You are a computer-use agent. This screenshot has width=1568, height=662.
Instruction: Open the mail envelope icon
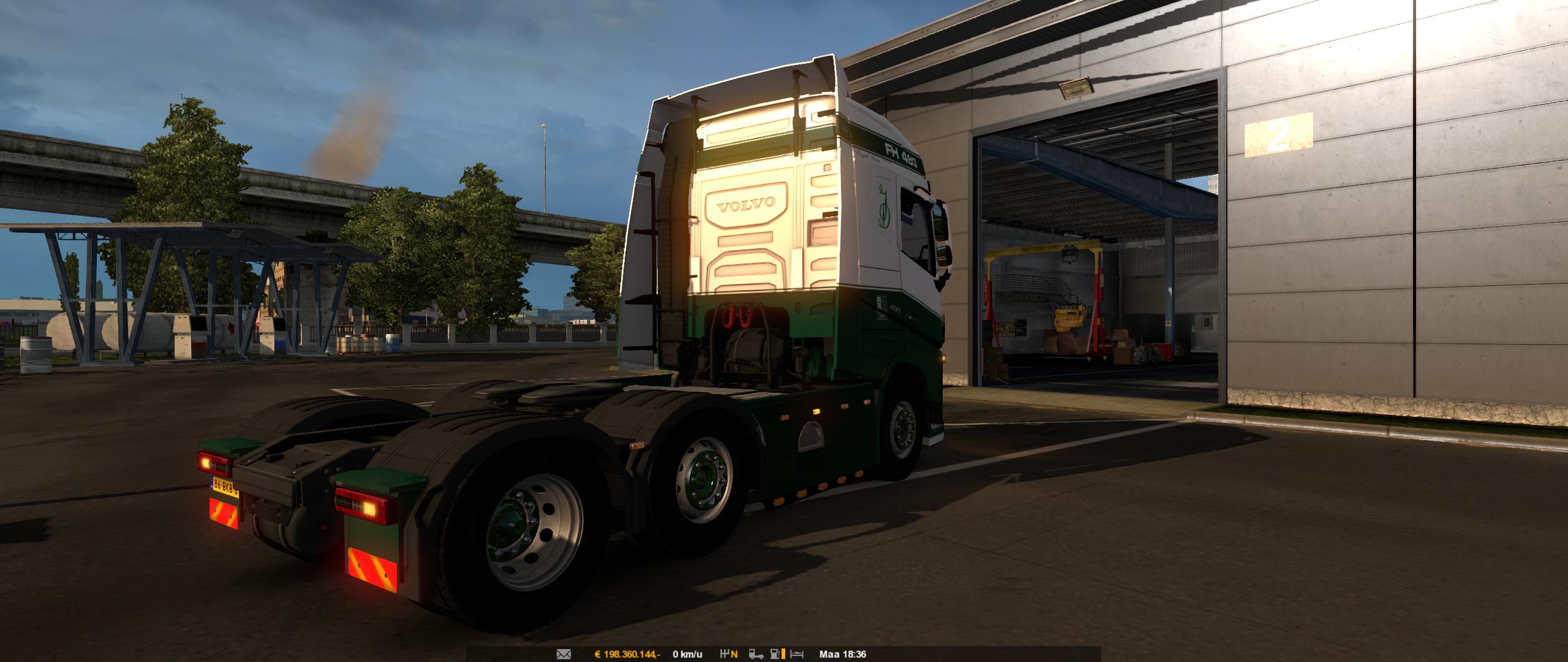pyautogui.click(x=563, y=655)
